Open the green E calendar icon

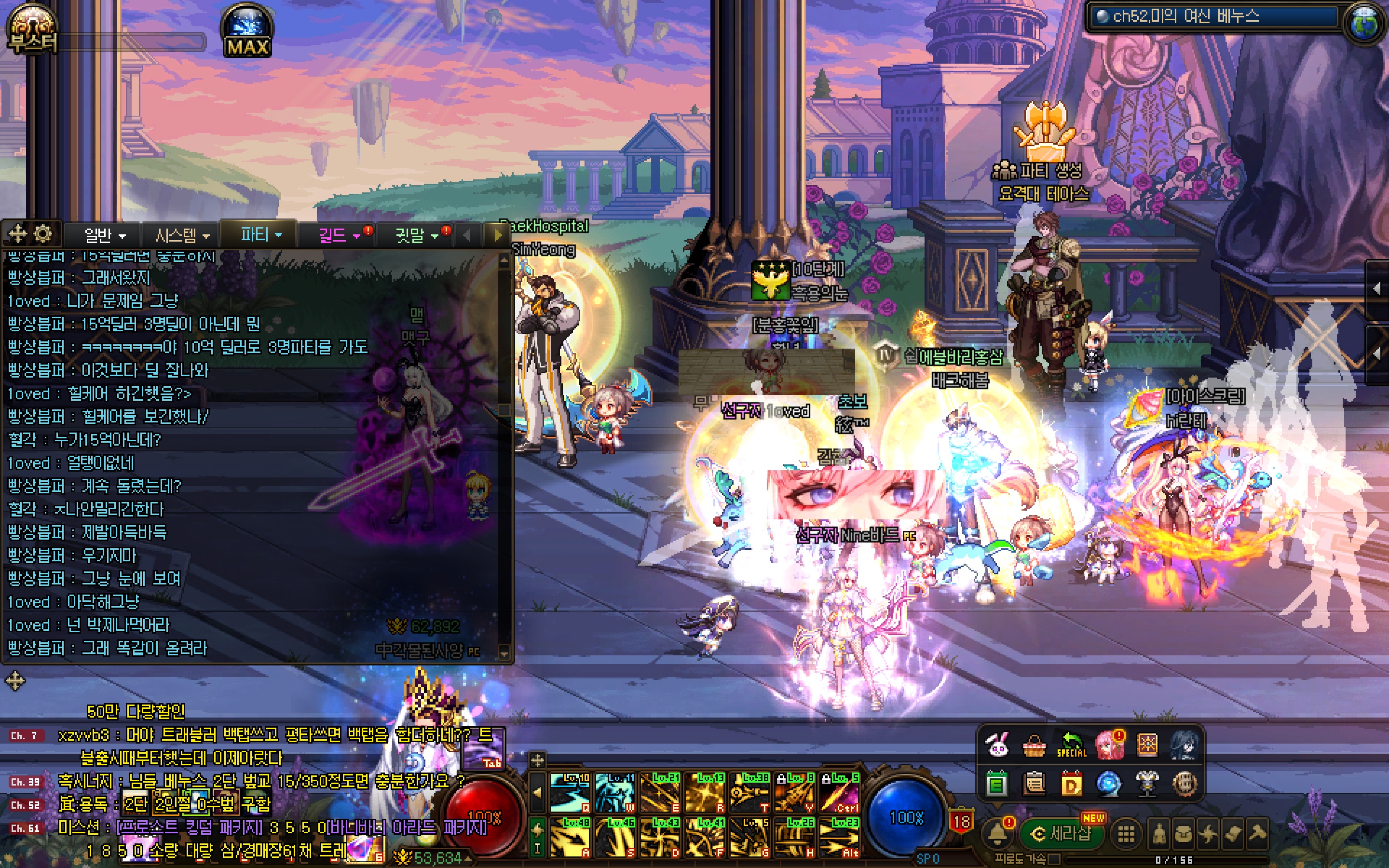(997, 783)
